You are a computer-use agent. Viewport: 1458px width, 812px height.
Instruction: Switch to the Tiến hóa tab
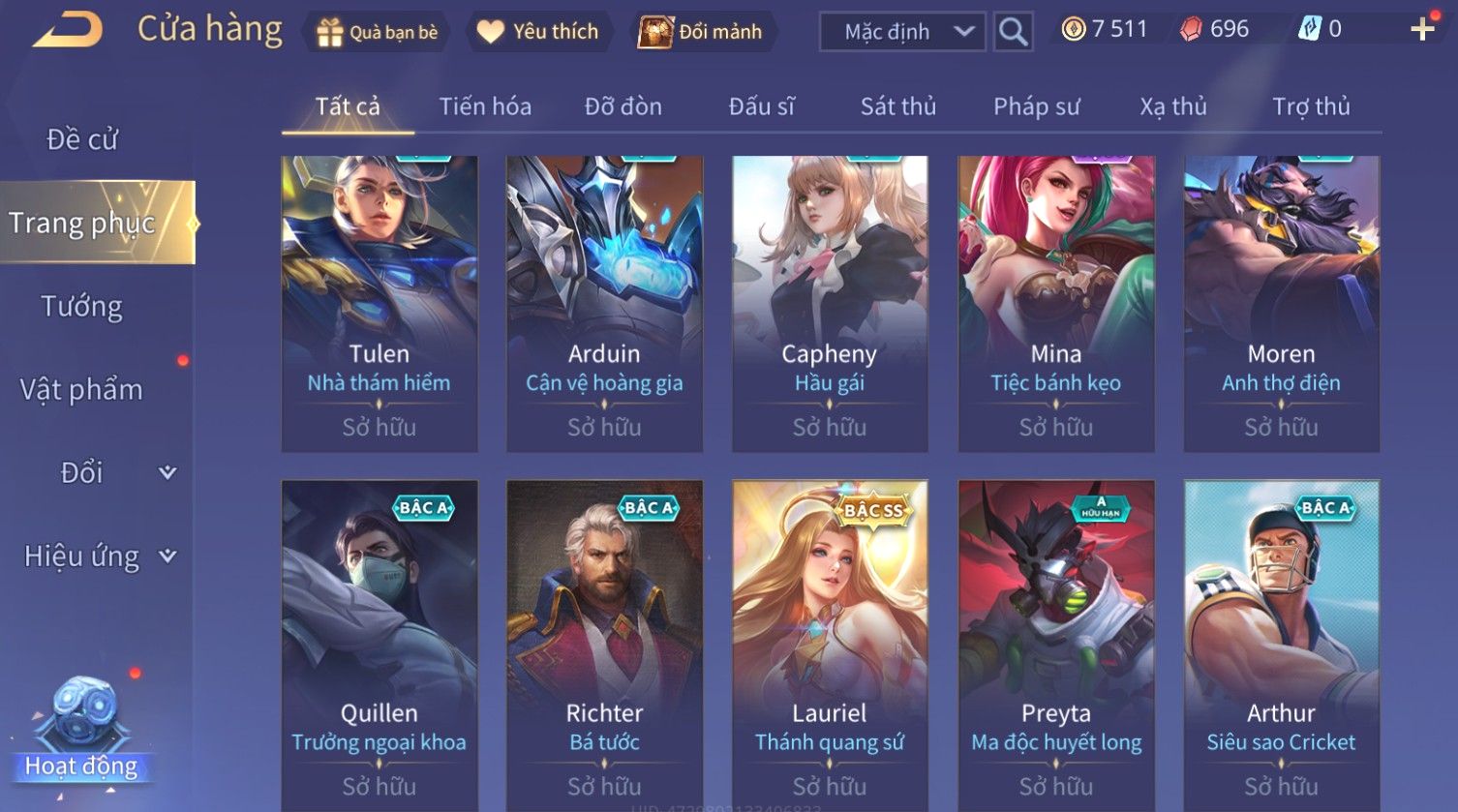[485, 106]
